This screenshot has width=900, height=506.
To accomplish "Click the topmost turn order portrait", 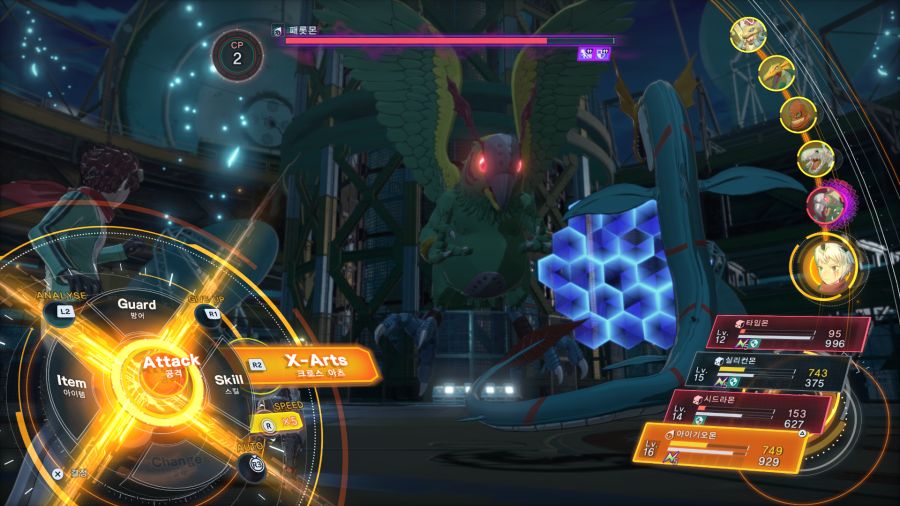I will [750, 36].
